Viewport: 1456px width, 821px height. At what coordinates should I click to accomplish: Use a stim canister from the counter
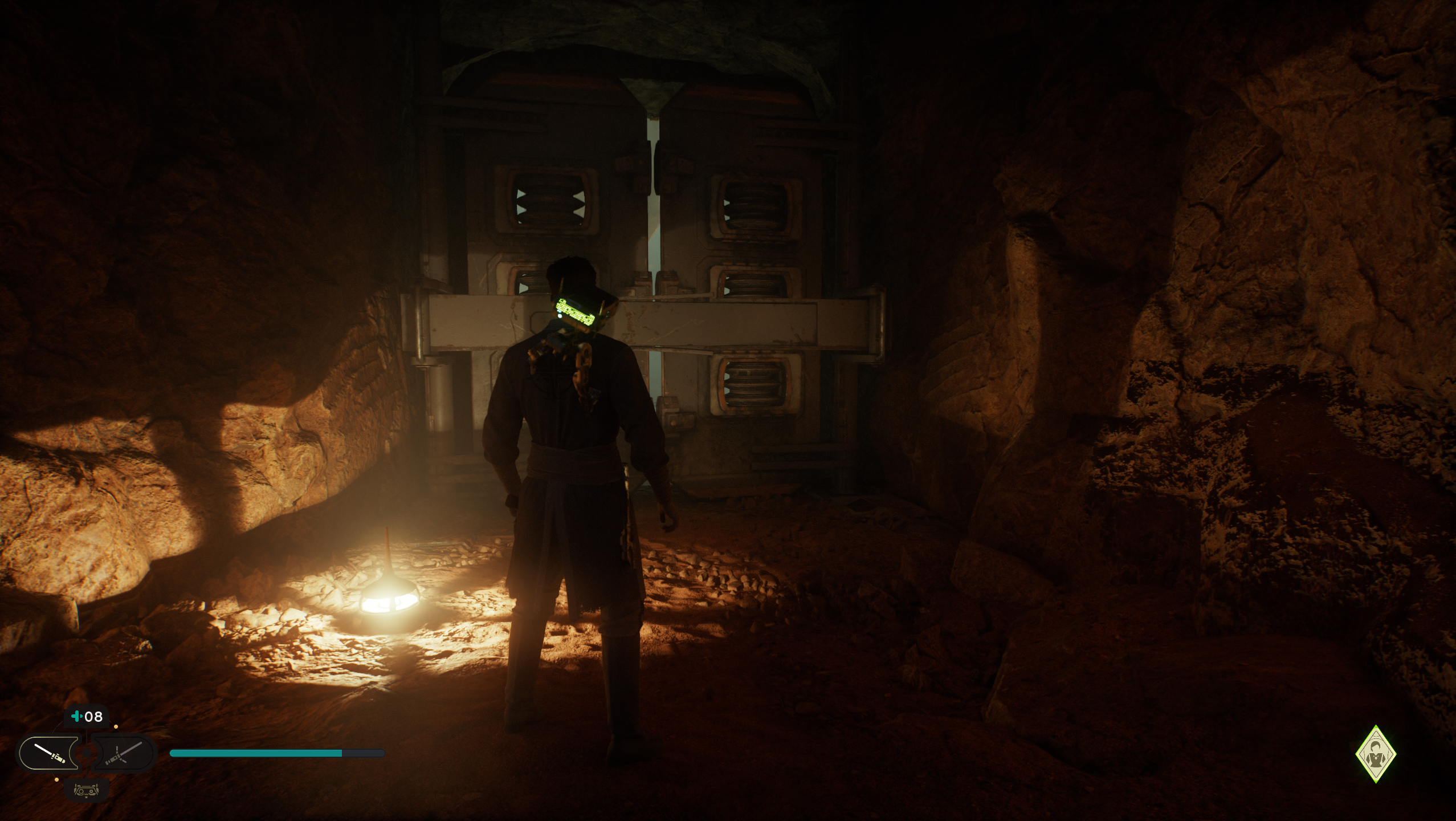pyautogui.click(x=87, y=716)
